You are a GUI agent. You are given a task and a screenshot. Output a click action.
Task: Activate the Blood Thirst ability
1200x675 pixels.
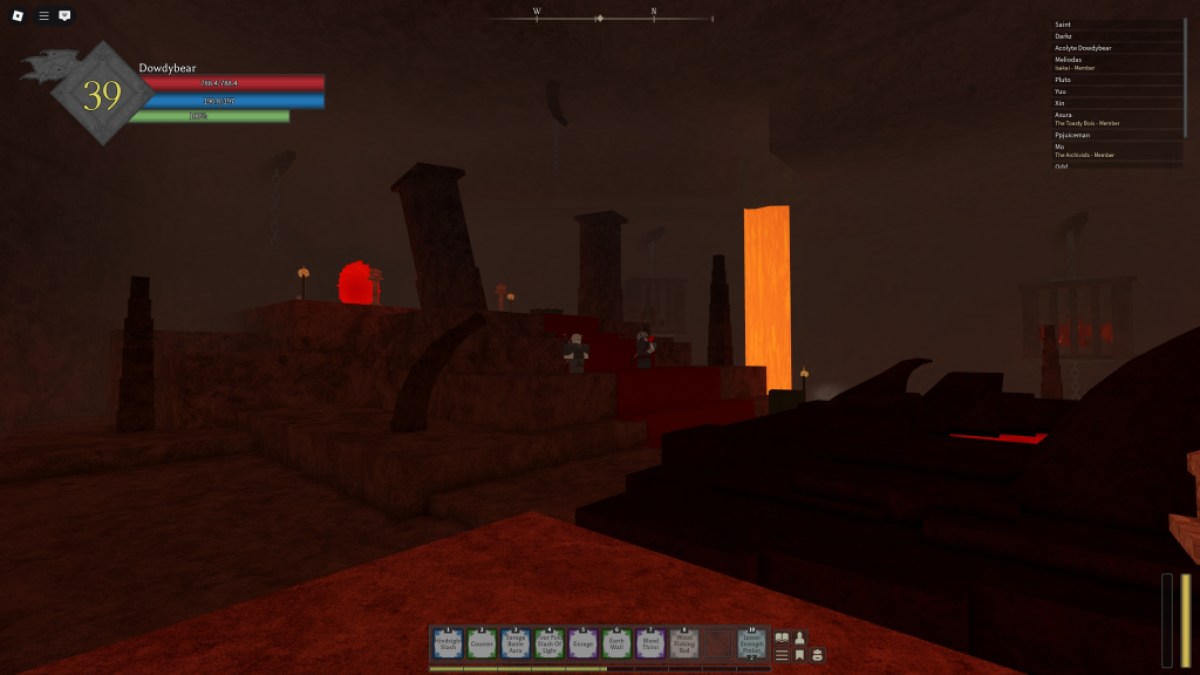[x=650, y=644]
